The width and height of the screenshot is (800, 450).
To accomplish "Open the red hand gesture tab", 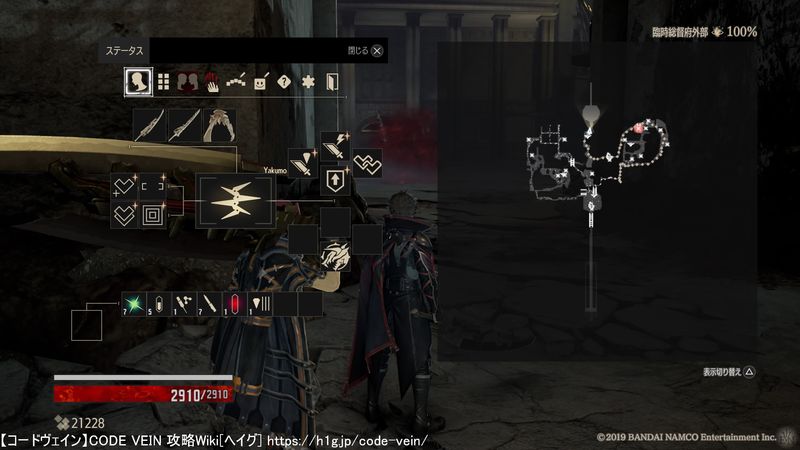I will coord(212,82).
